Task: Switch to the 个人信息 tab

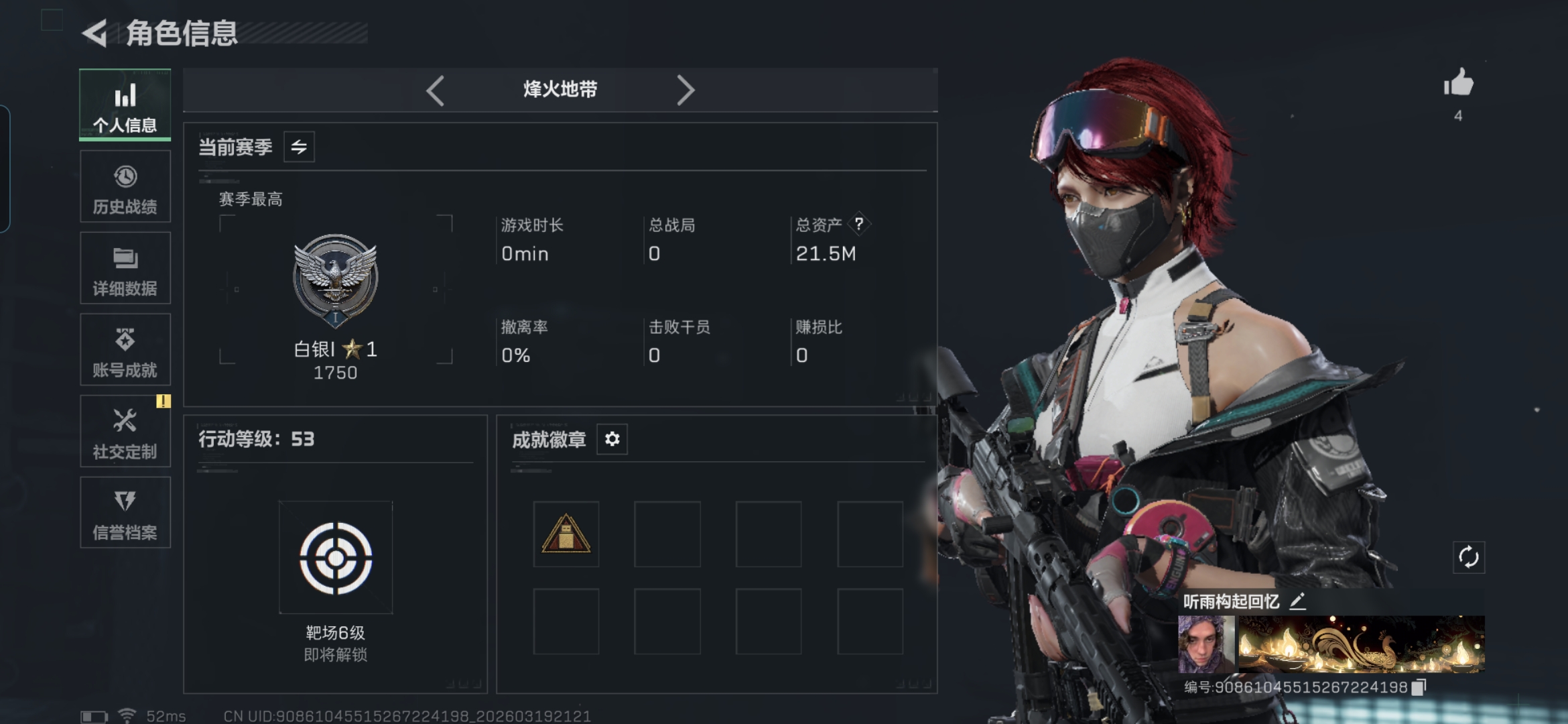Action: tap(125, 105)
